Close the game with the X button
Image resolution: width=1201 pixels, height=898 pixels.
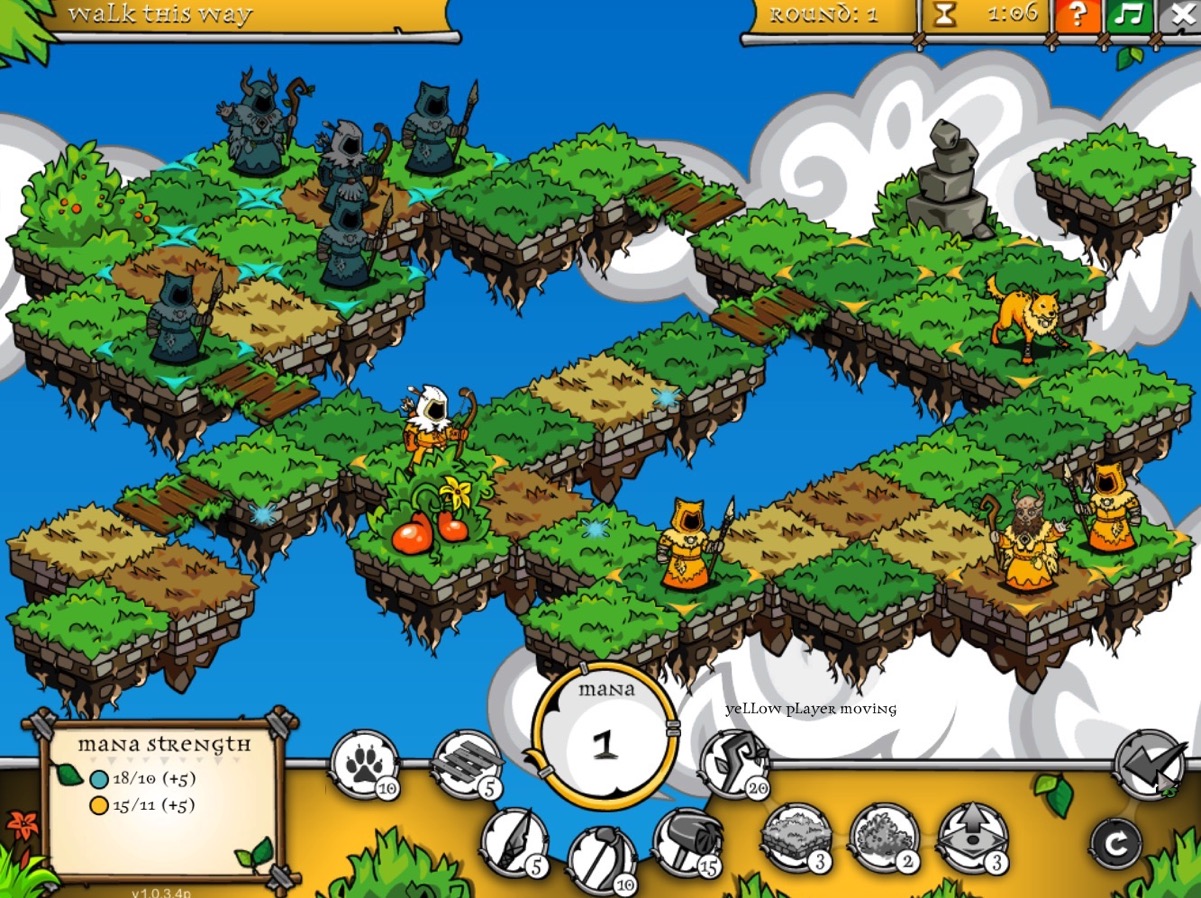pyautogui.click(x=1178, y=16)
